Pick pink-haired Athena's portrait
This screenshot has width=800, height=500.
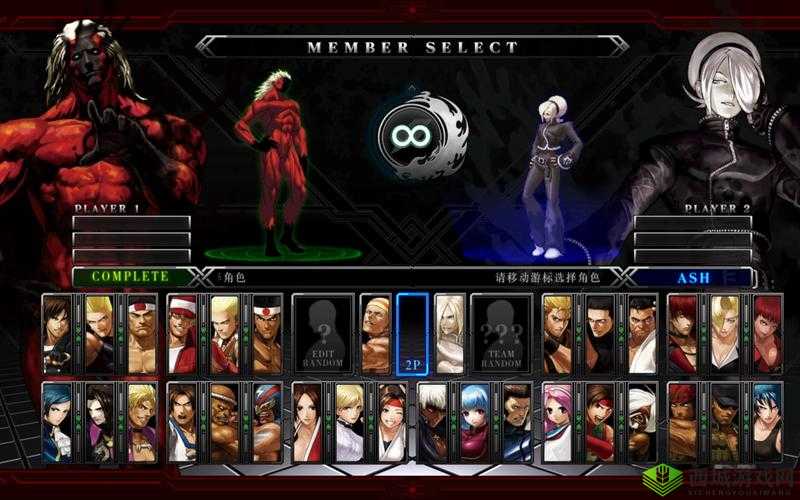coord(557,421)
